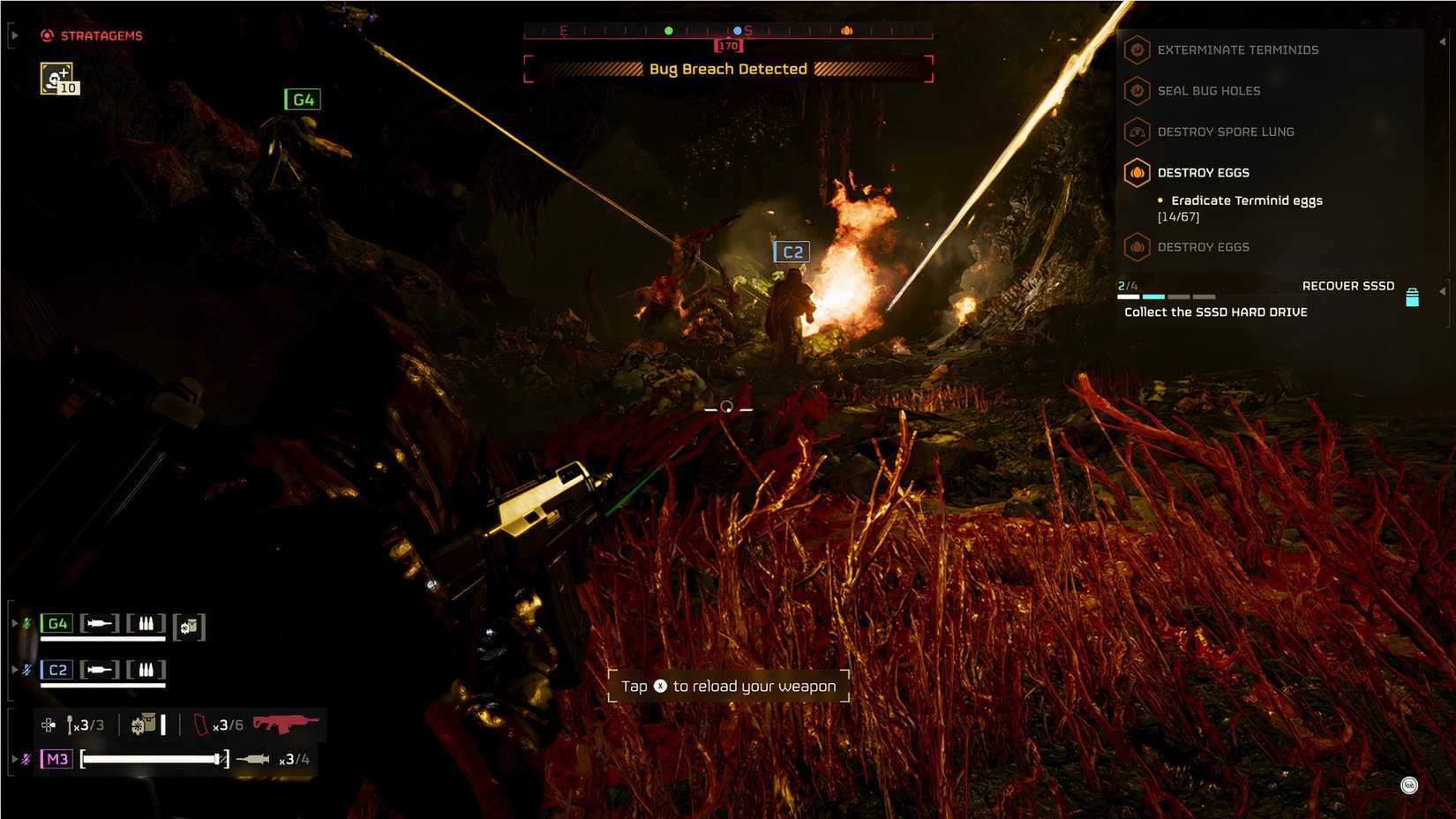
Task: Click the SSSD hard drive icon
Action: 1413,299
